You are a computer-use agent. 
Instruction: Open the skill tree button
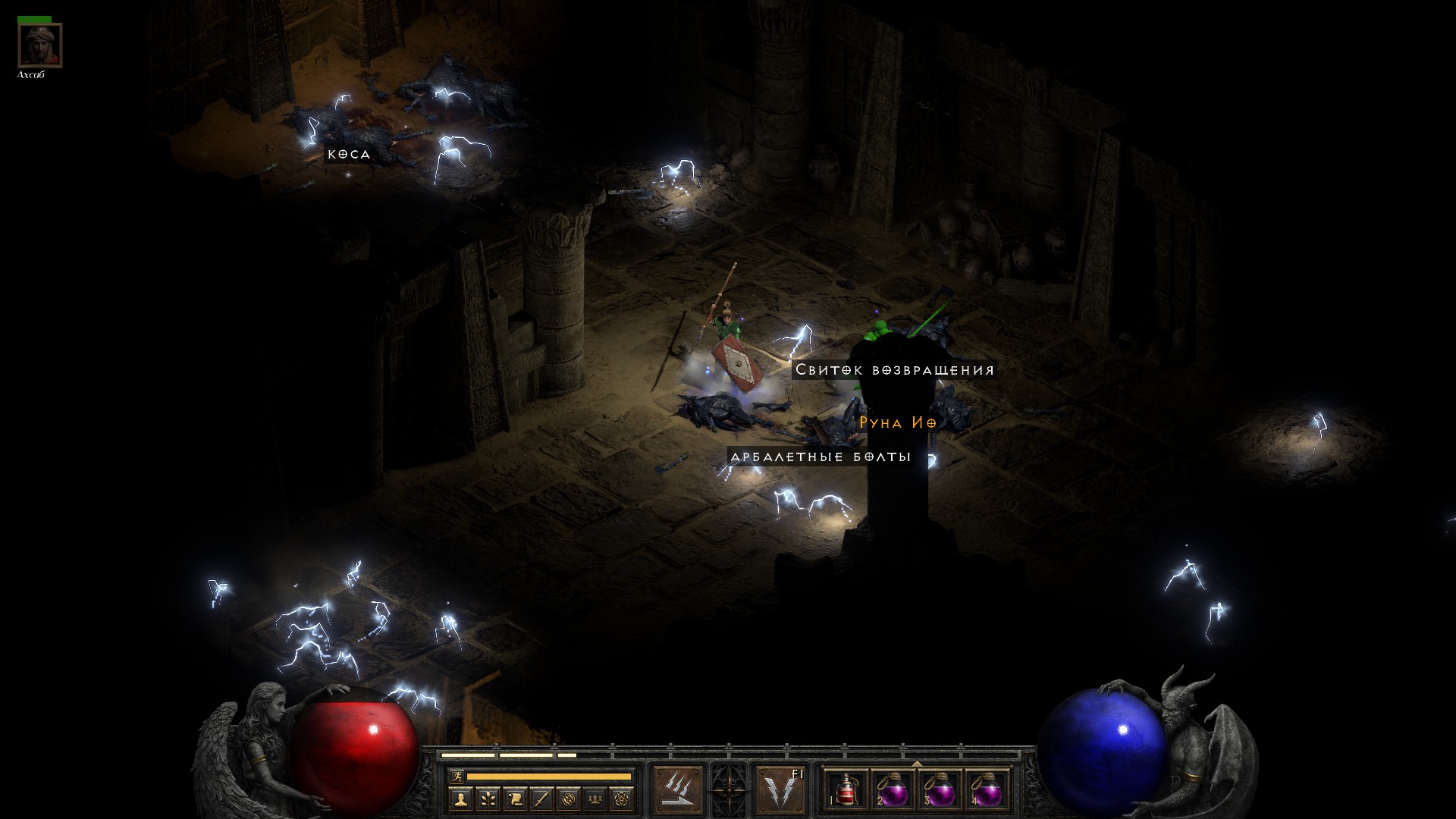tap(487, 799)
